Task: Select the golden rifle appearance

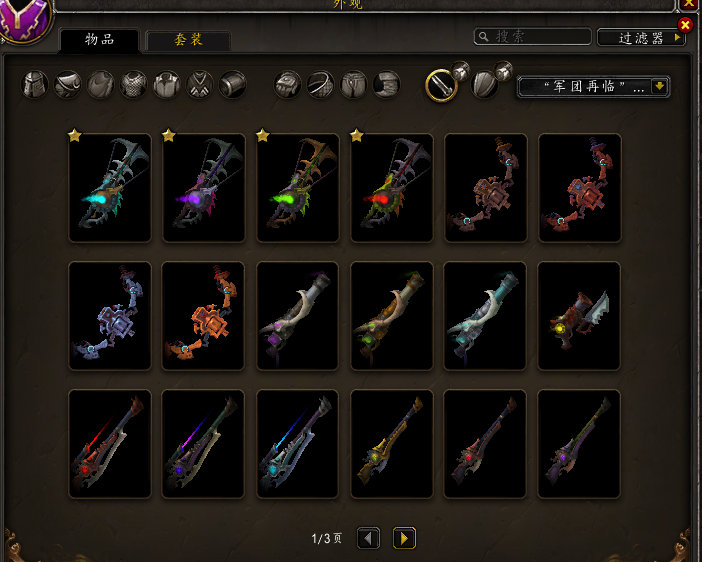Action: point(392,444)
